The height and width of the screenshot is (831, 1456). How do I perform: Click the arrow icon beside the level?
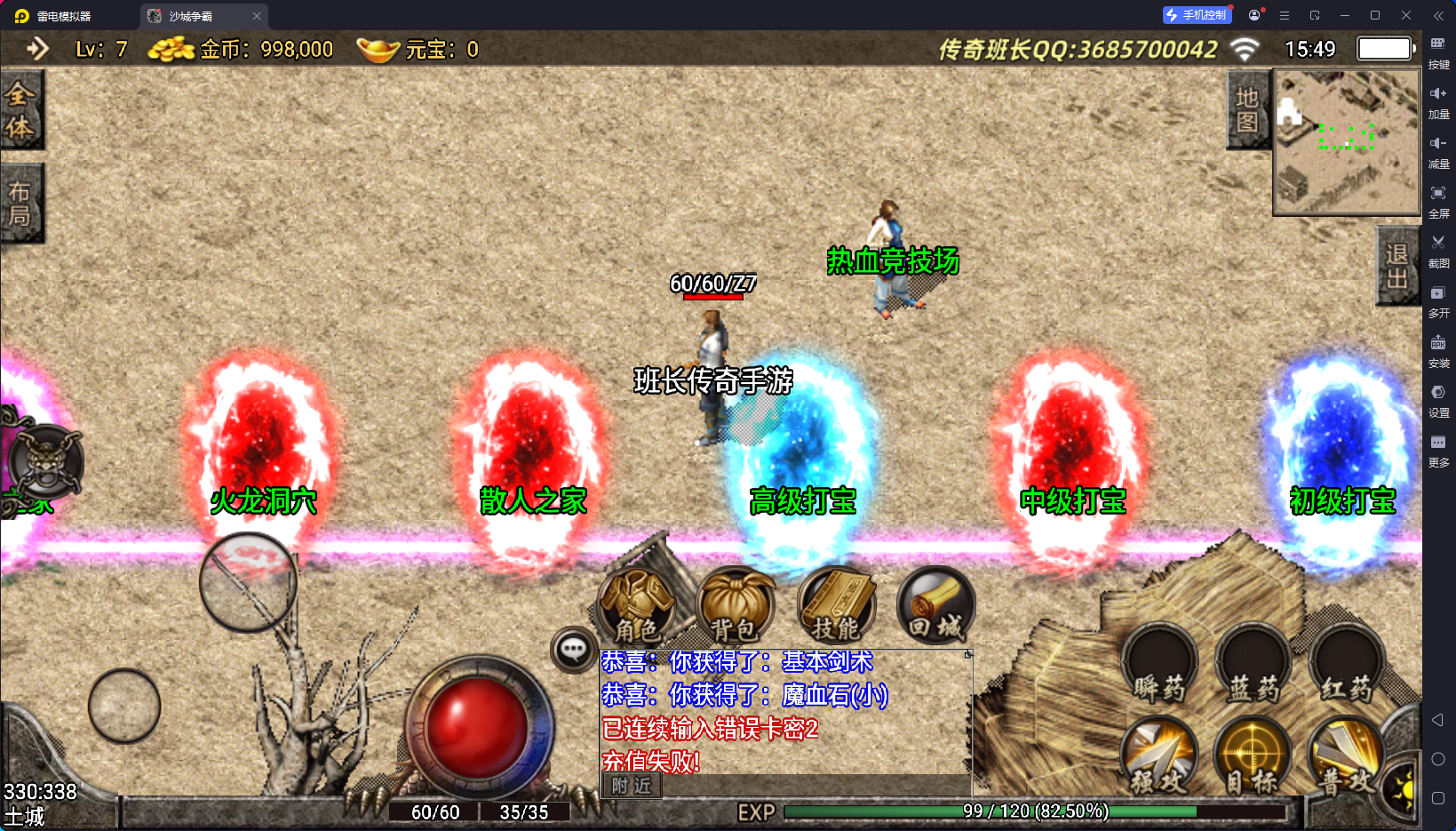37,49
